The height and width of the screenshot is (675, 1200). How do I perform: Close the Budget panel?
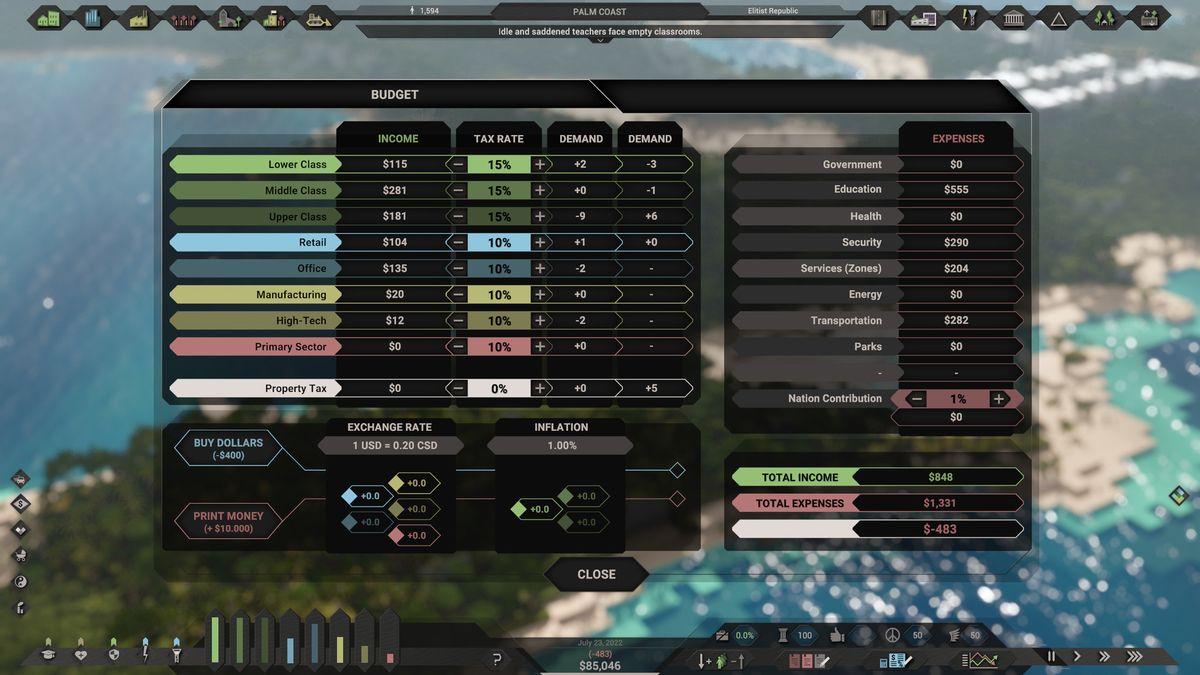[596, 574]
